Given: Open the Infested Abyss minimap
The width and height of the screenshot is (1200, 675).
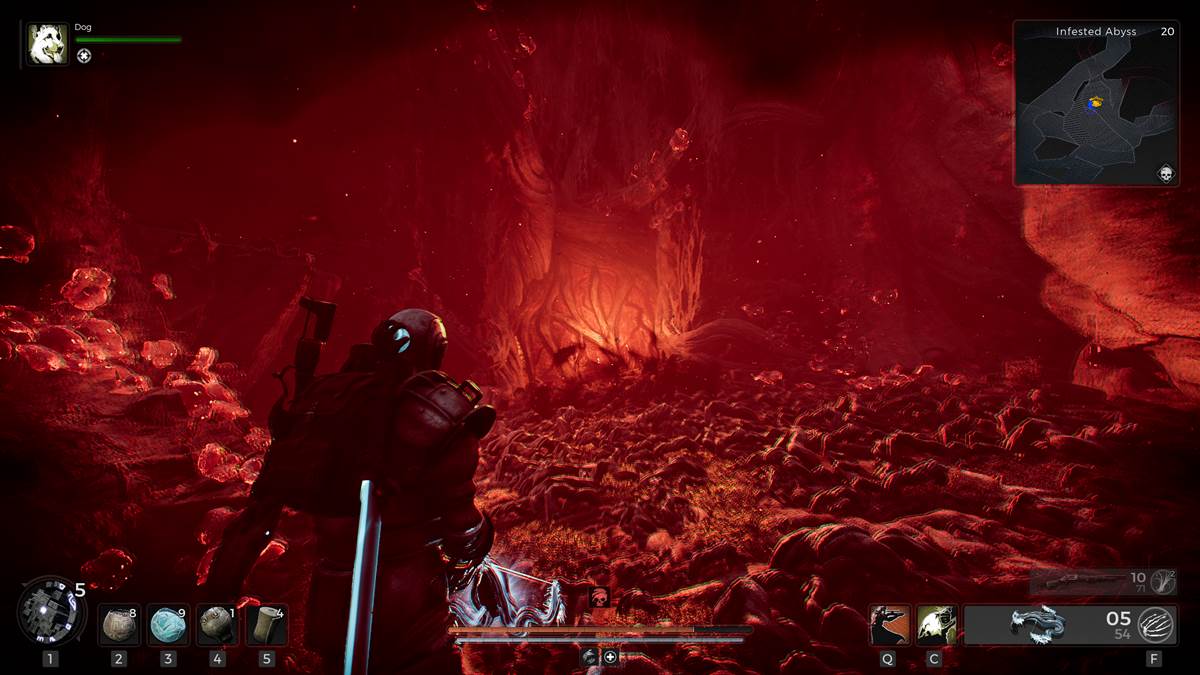Looking at the screenshot, I should [1096, 103].
